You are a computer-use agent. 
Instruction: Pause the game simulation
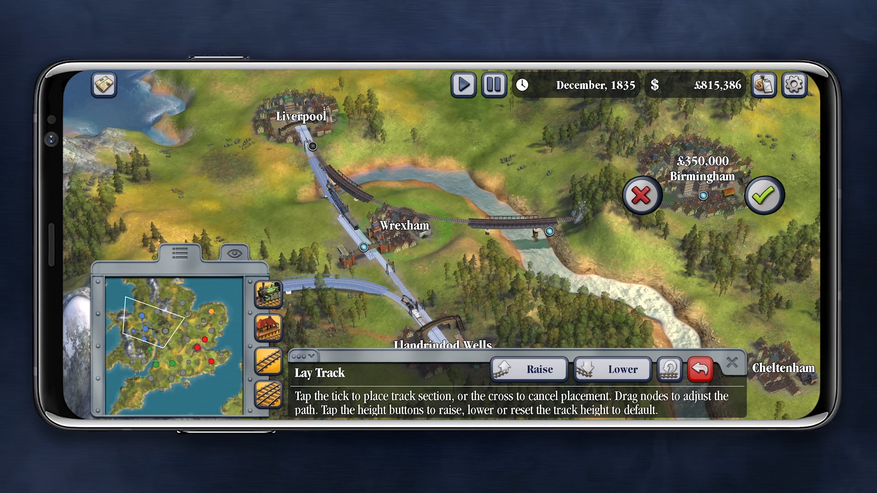[493, 85]
